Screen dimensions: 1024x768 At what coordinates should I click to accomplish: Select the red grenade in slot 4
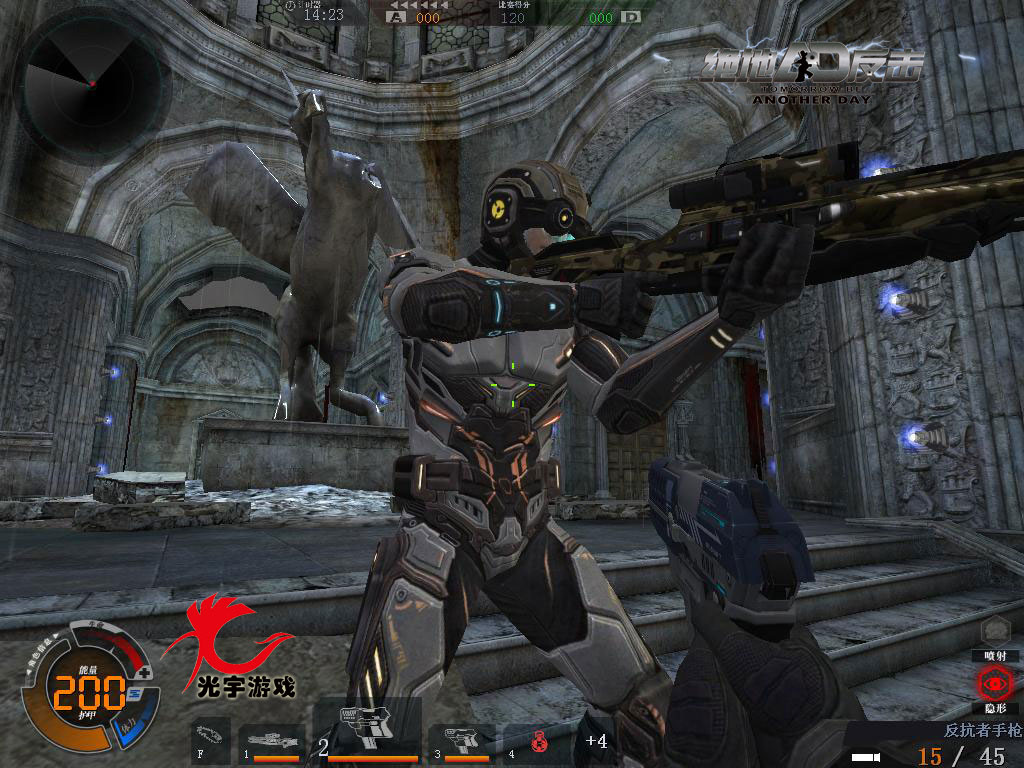(x=538, y=742)
